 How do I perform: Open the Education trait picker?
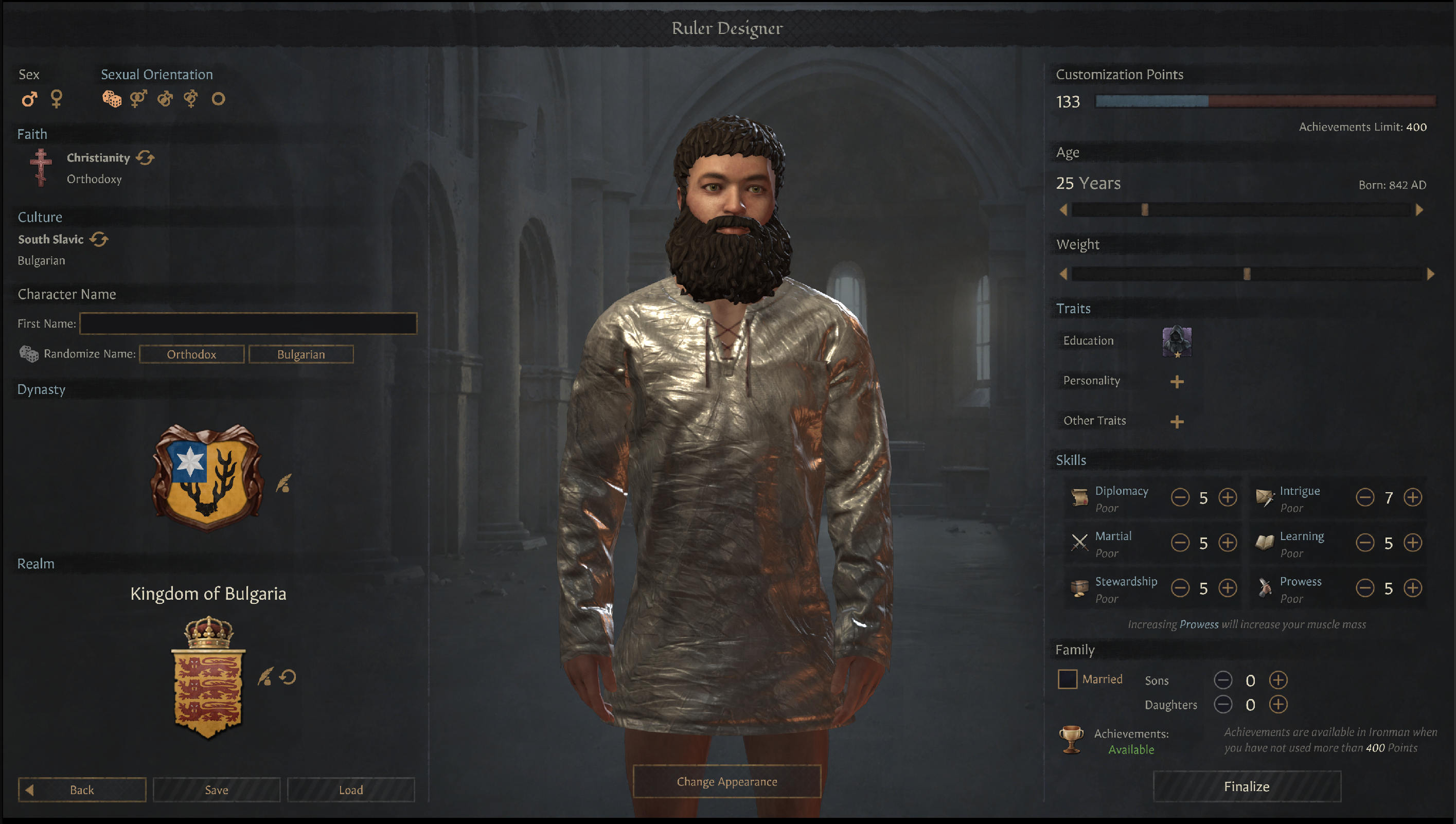tap(1177, 343)
